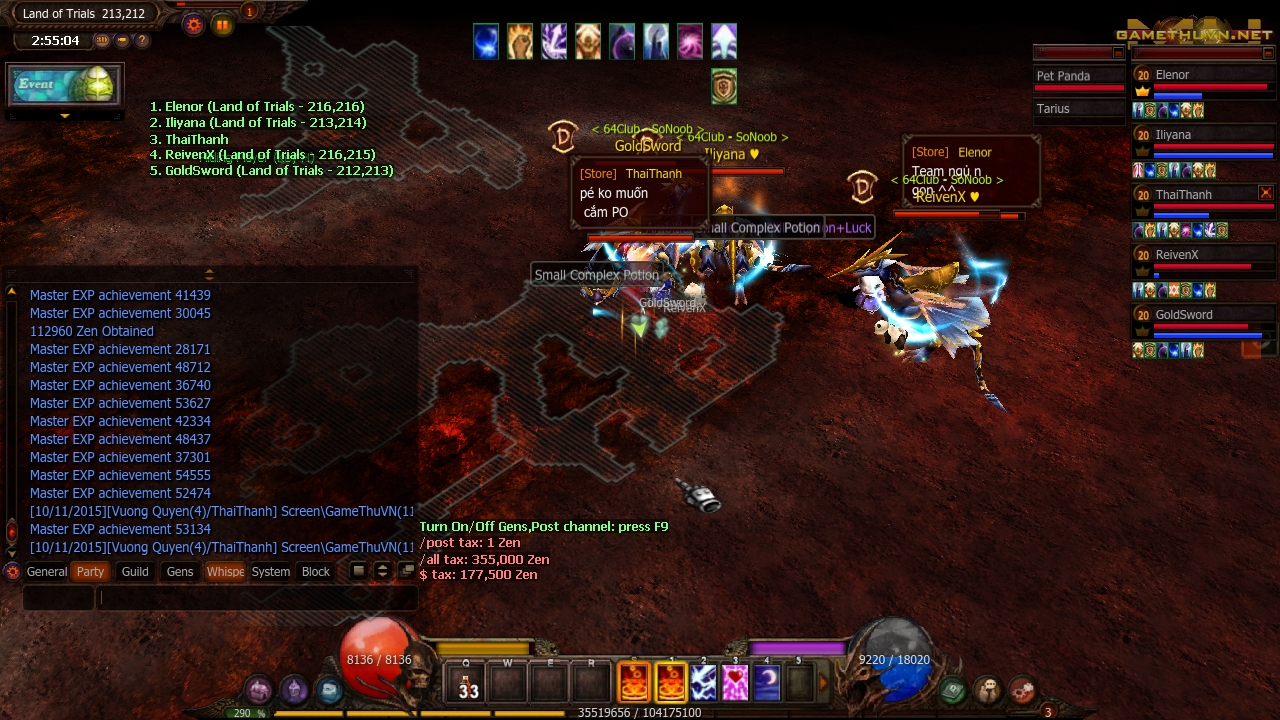Image resolution: width=1280 pixels, height=720 pixels.
Task: Select the heart potion in hotbar slot 3
Action: tap(733, 682)
